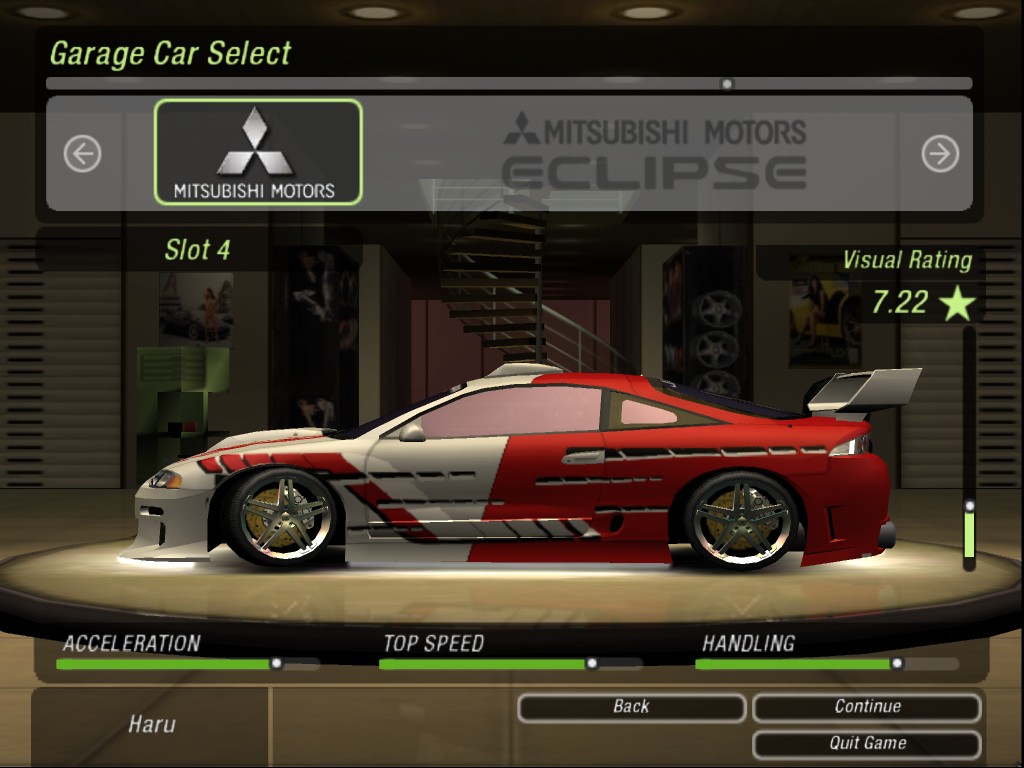Show the previous car with left arrow

point(82,153)
